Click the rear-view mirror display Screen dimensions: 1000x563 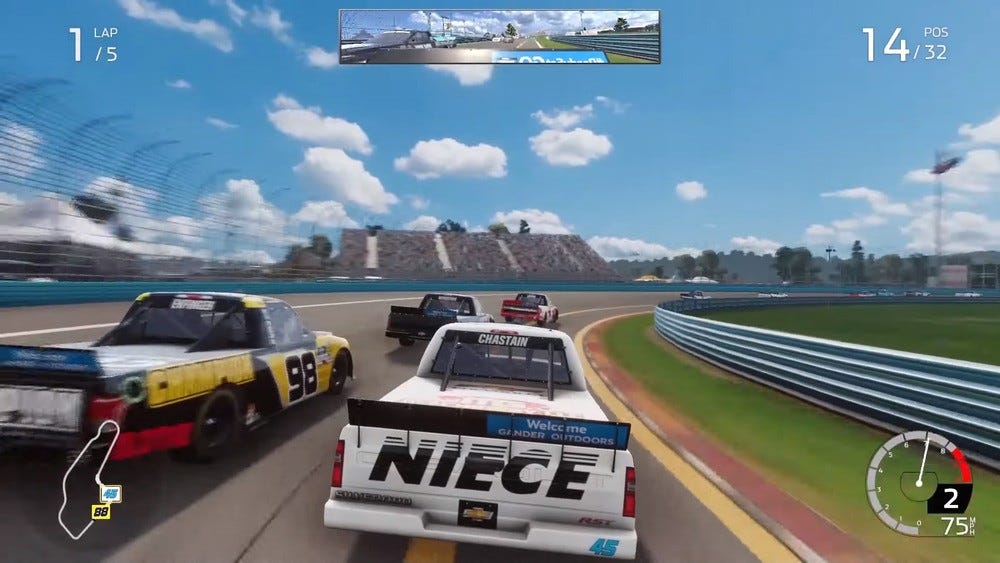(x=499, y=37)
